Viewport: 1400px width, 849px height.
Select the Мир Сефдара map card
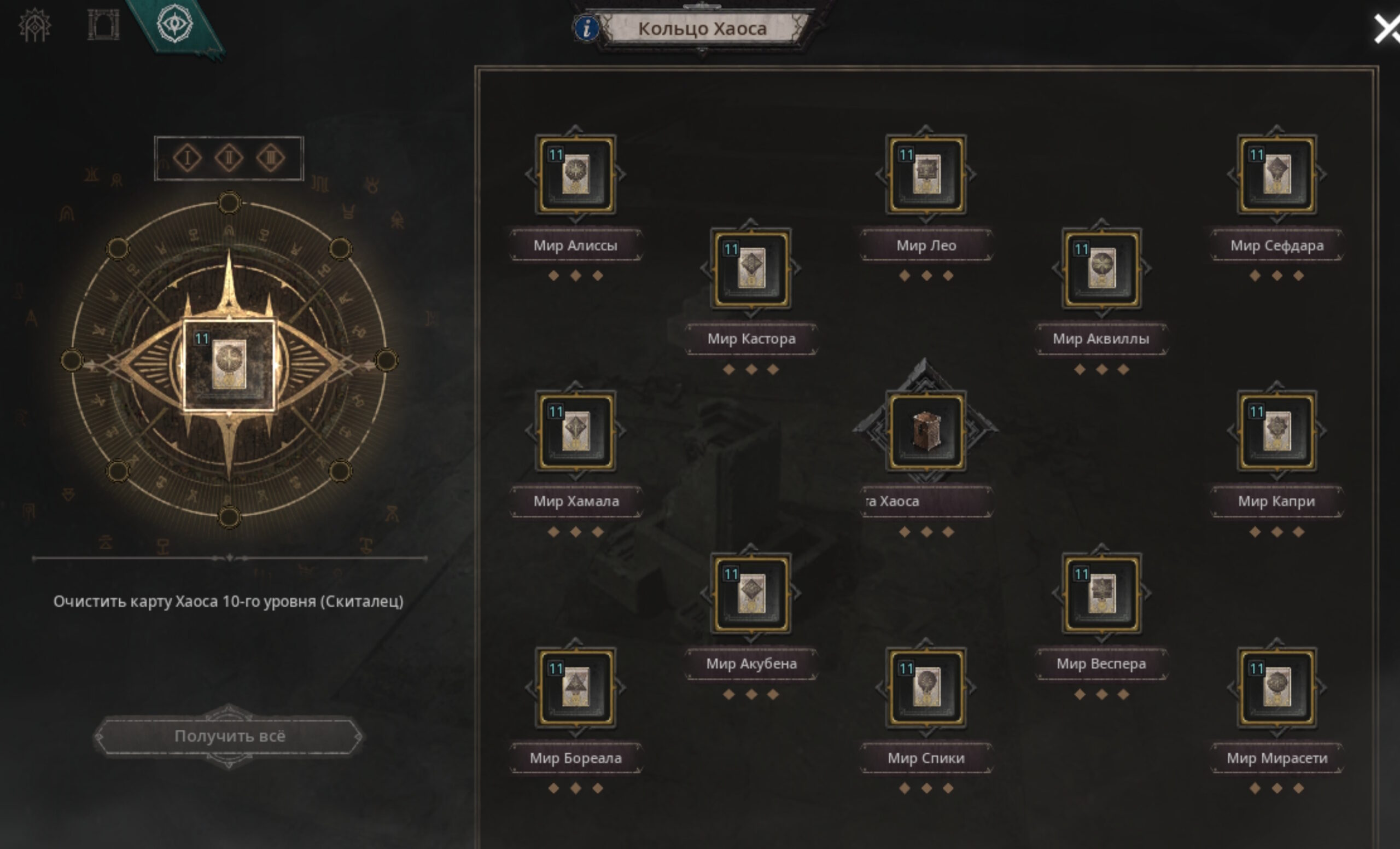pyautogui.click(x=1276, y=175)
